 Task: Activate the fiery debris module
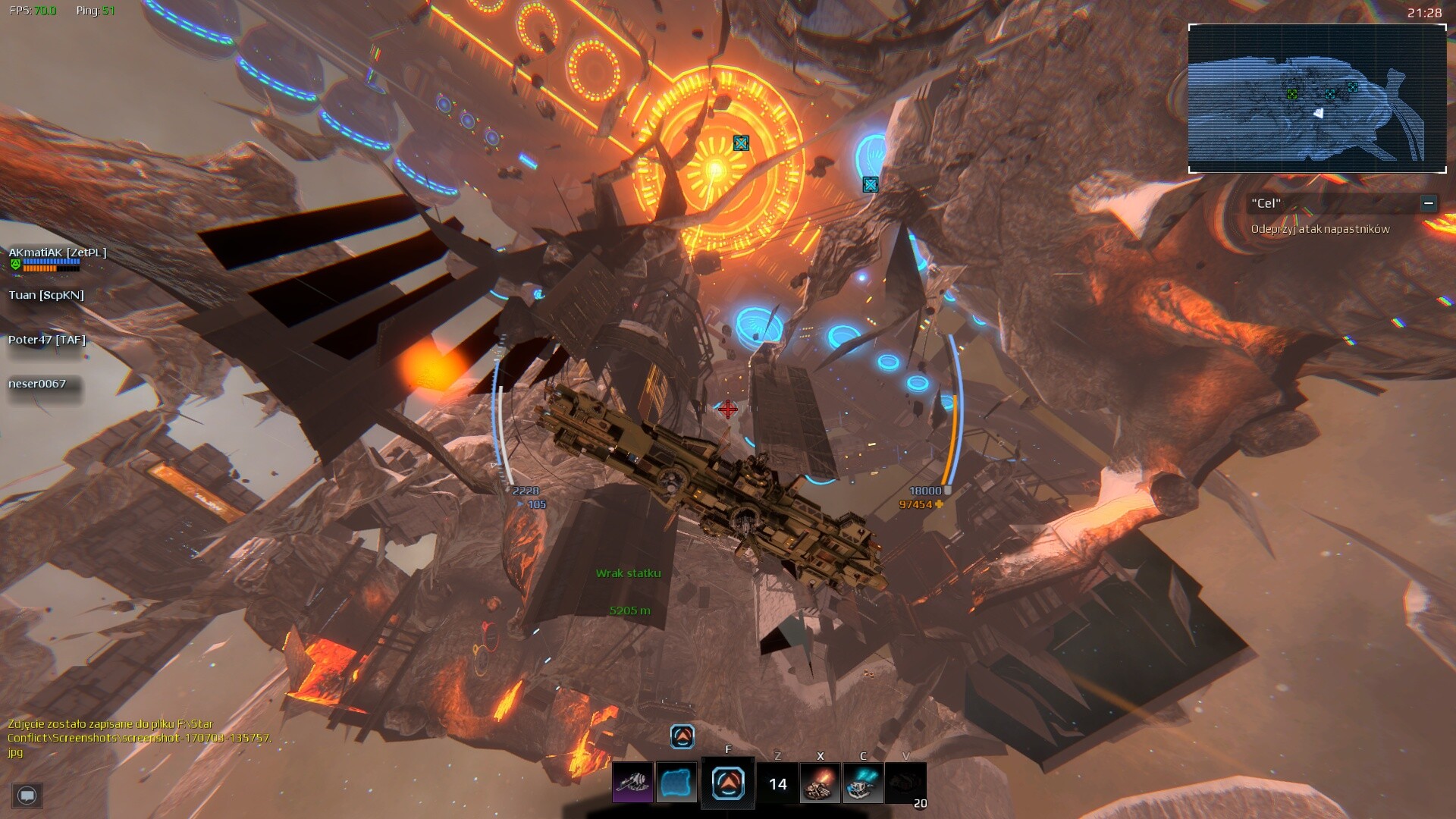tap(820, 783)
